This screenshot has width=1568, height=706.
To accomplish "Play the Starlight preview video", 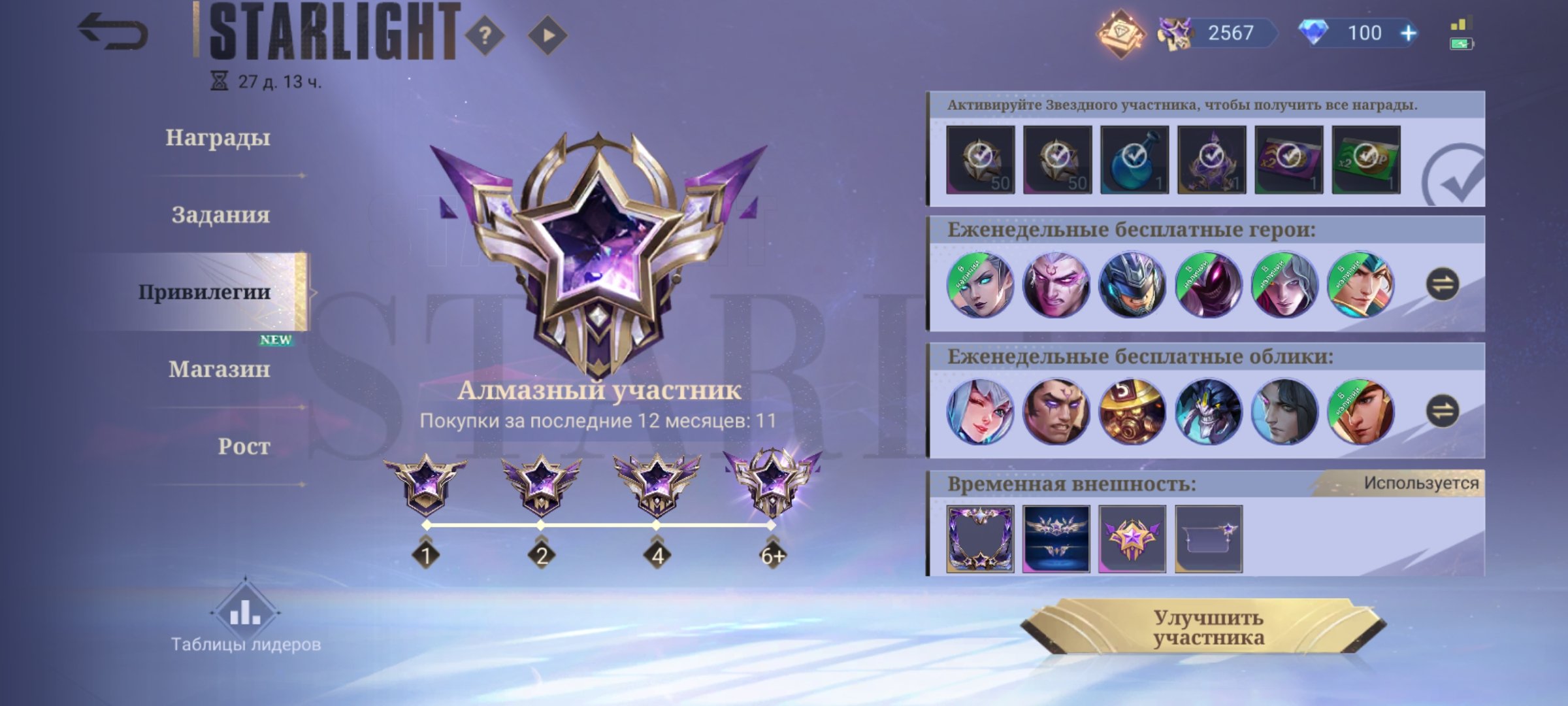I will (x=547, y=35).
